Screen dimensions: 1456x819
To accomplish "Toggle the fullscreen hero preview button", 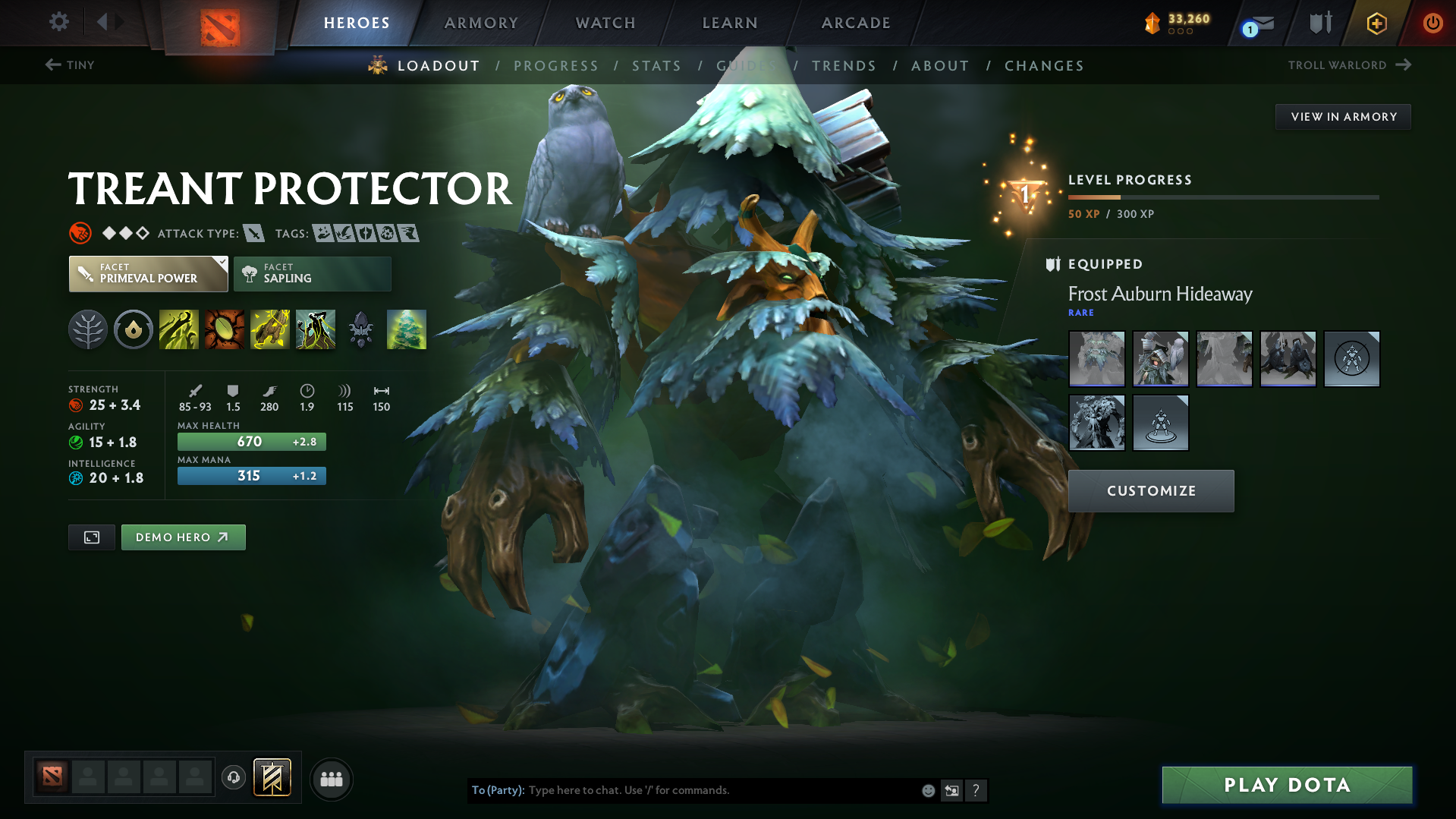I will point(91,537).
